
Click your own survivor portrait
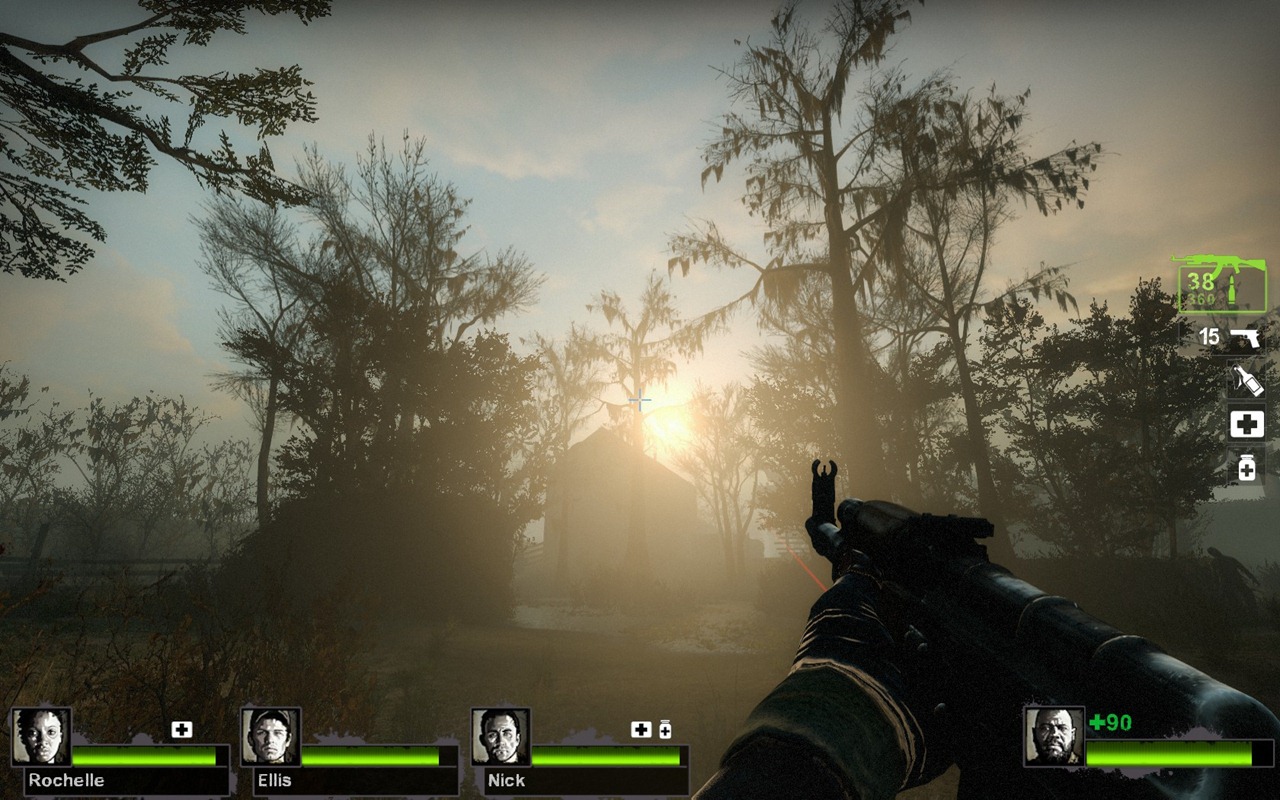(x=1054, y=737)
